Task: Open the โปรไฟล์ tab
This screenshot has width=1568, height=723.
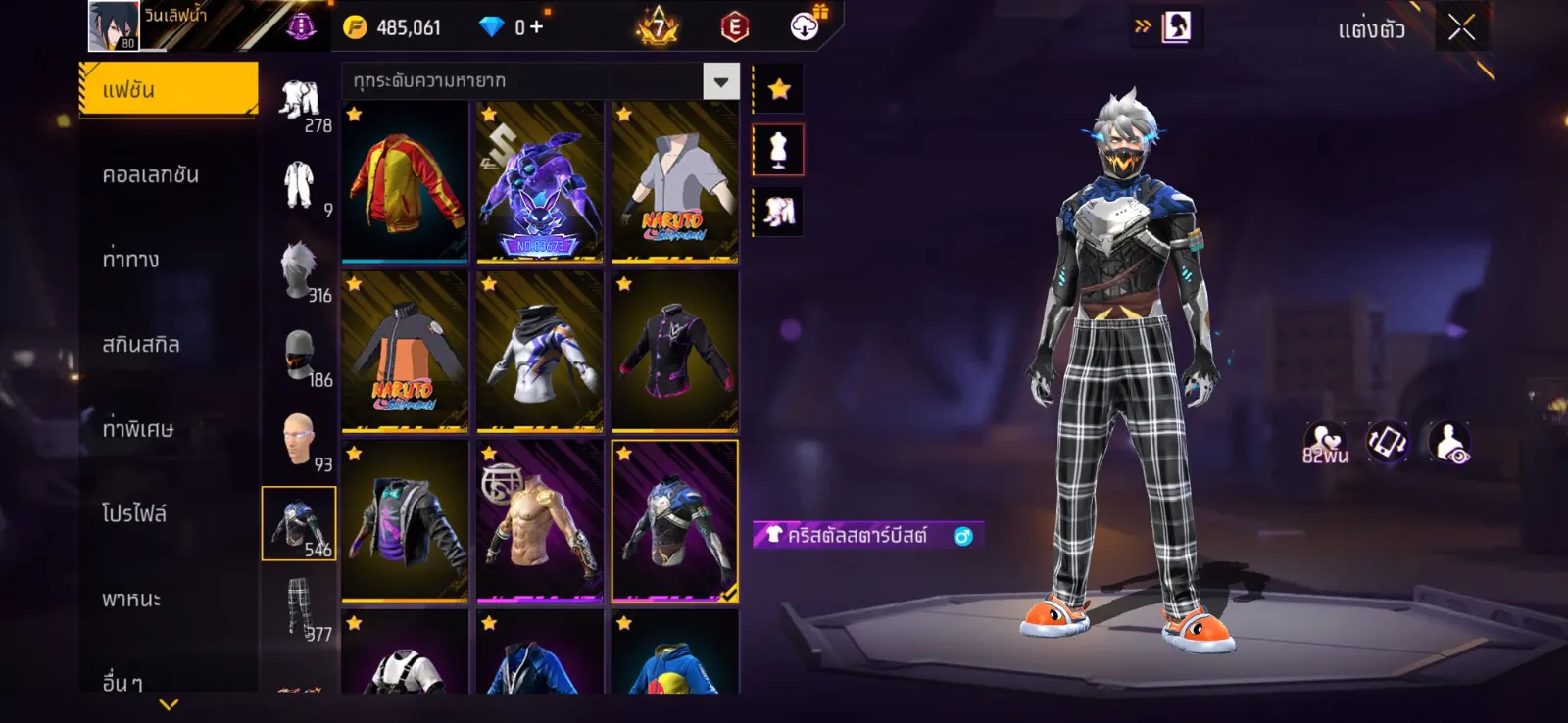Action: (x=134, y=513)
